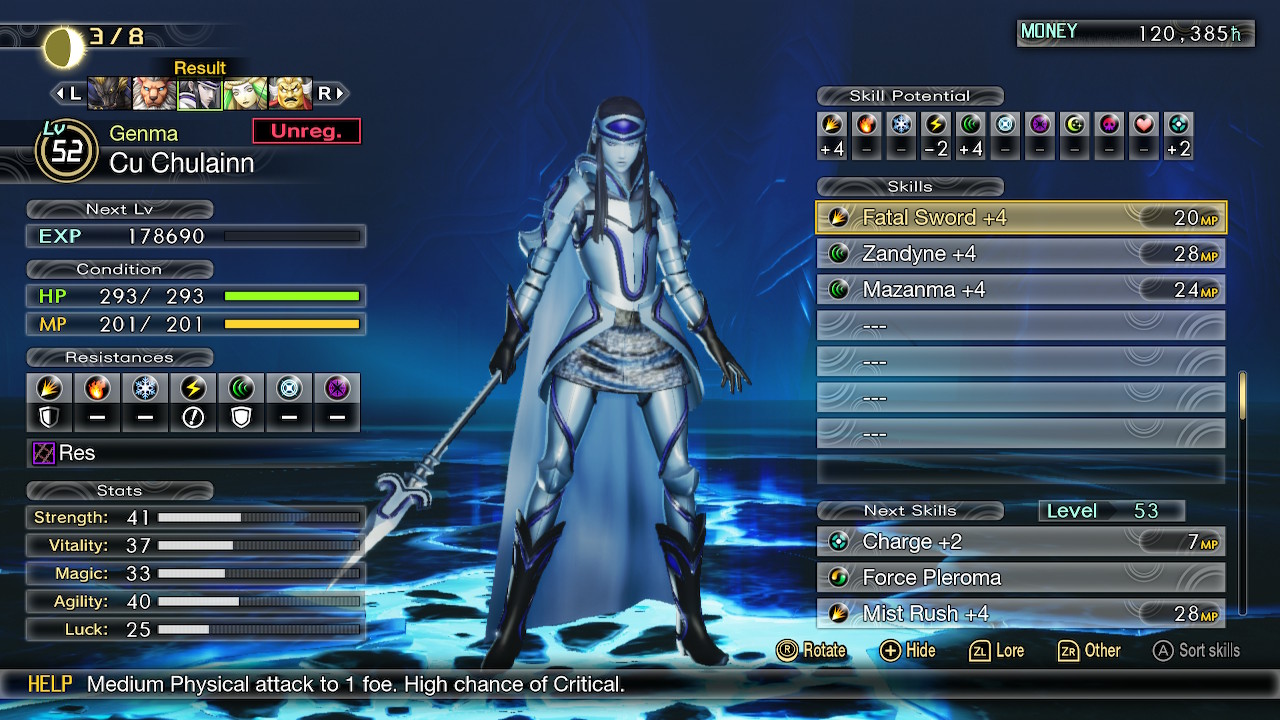The width and height of the screenshot is (1280, 720).
Task: Select the green-haired demon portrait
Action: 245,94
